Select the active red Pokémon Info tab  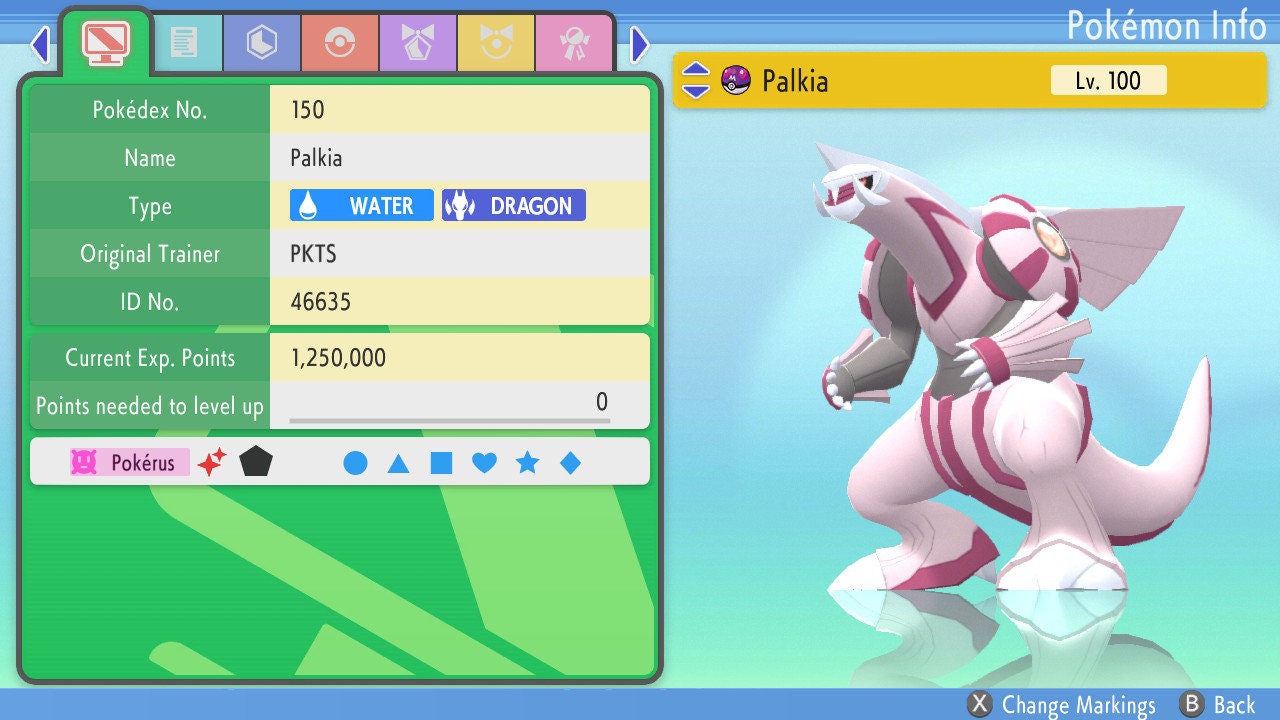coord(106,41)
